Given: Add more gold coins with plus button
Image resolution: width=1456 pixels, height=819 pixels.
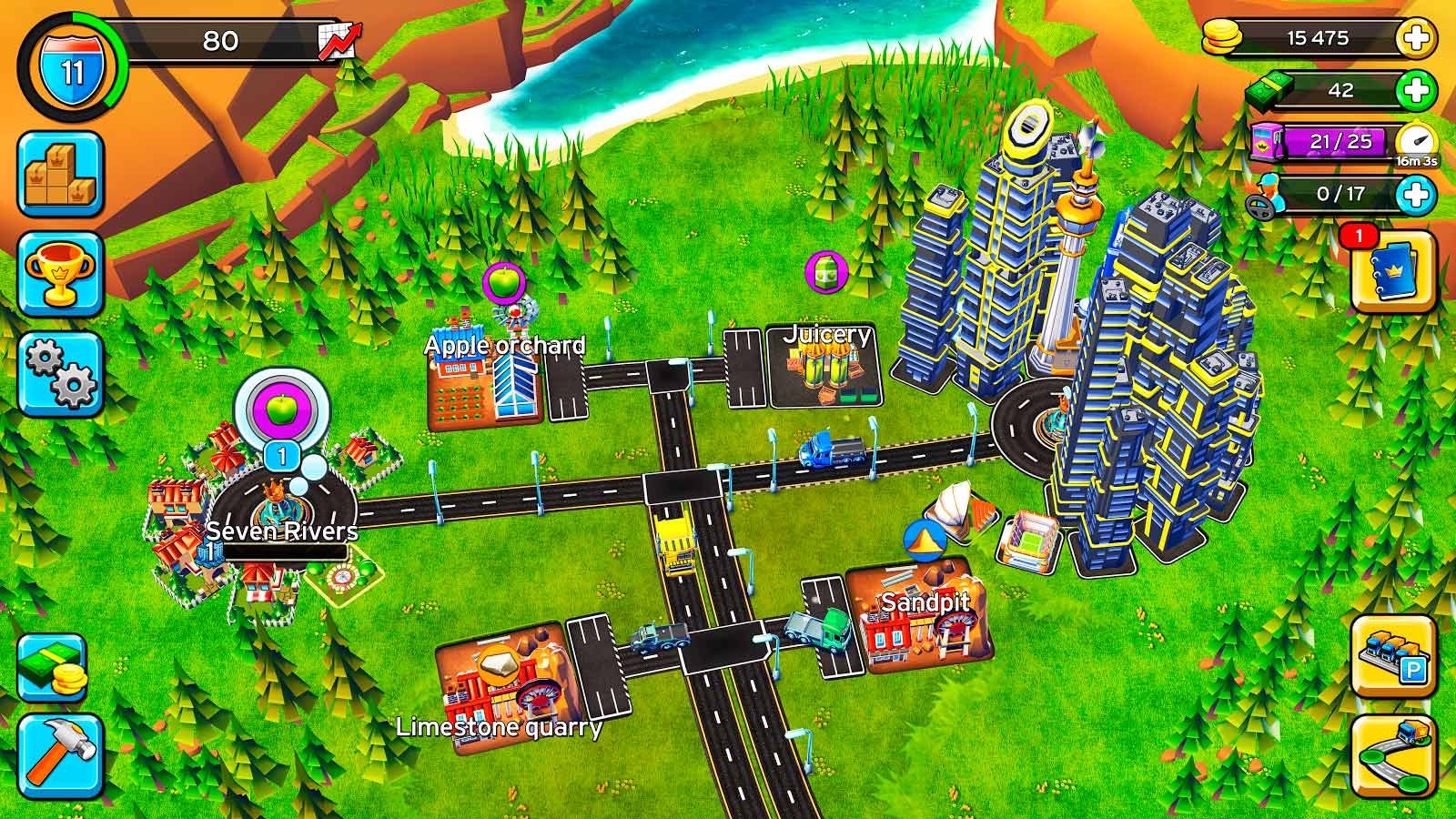Looking at the screenshot, I should [x=1416, y=39].
